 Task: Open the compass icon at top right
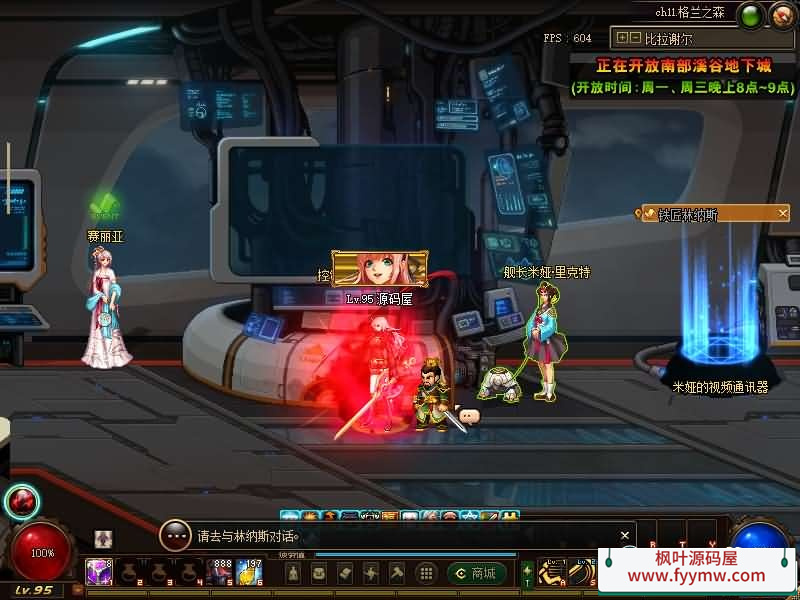(781, 15)
